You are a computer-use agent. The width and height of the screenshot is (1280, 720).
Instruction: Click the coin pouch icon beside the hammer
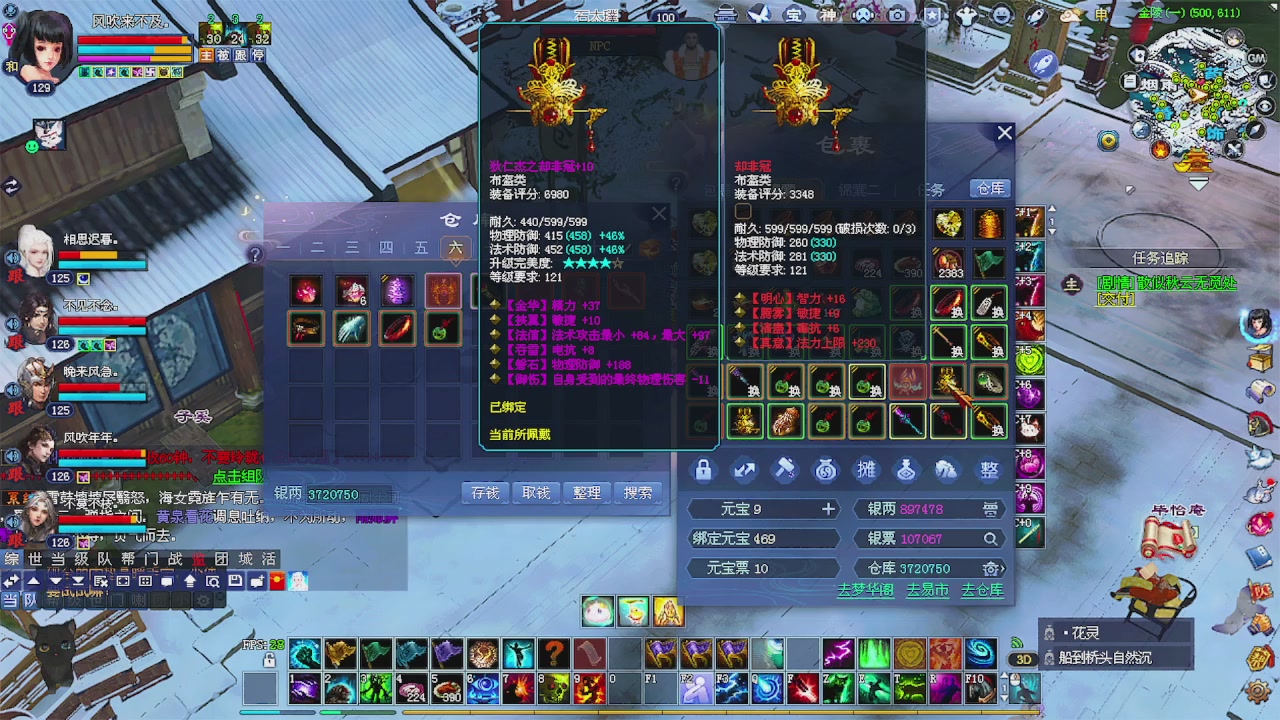point(826,470)
